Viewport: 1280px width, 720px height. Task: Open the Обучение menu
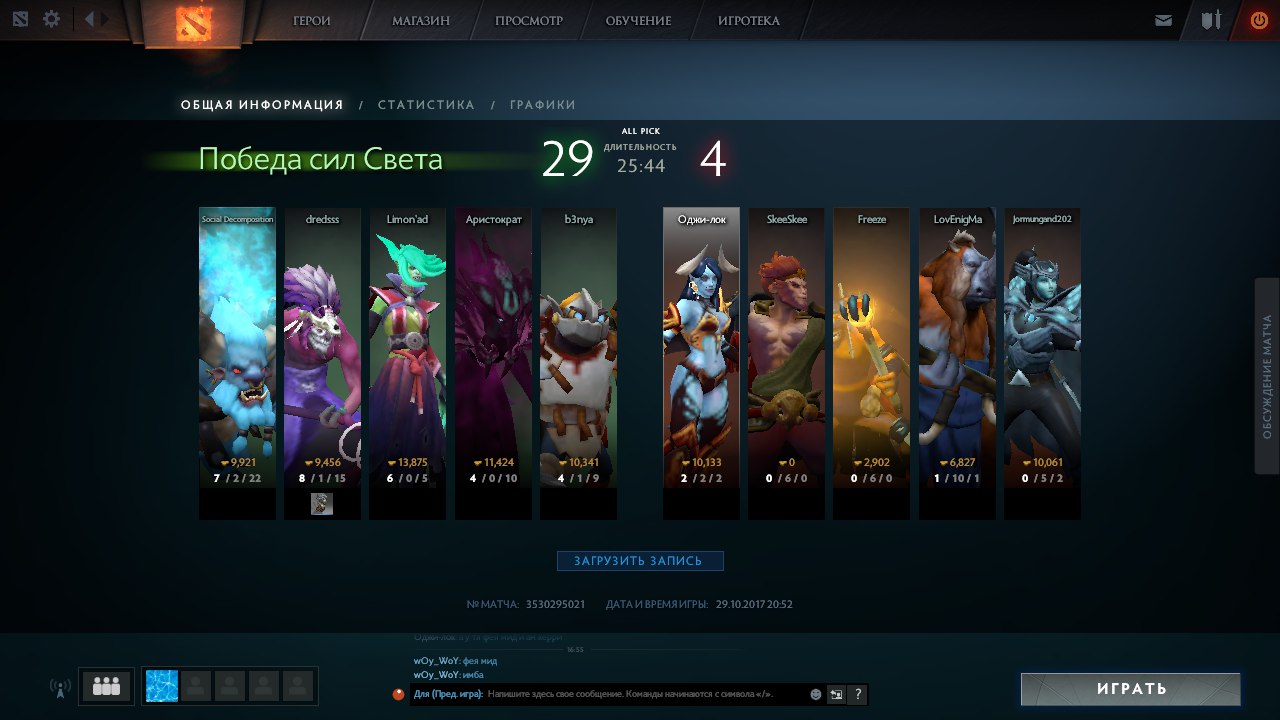tap(639, 21)
